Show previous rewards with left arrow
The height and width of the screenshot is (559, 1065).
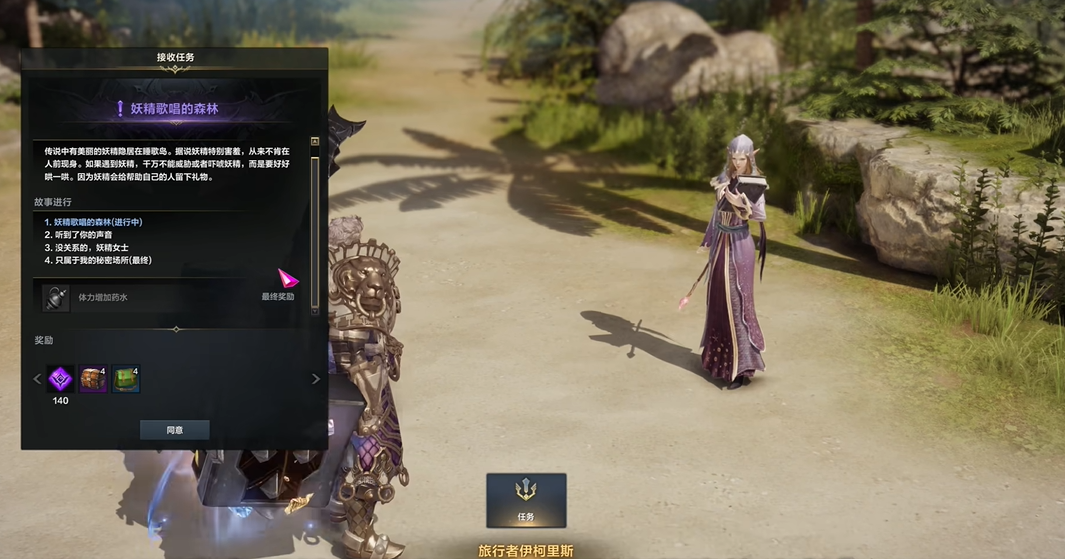(37, 379)
